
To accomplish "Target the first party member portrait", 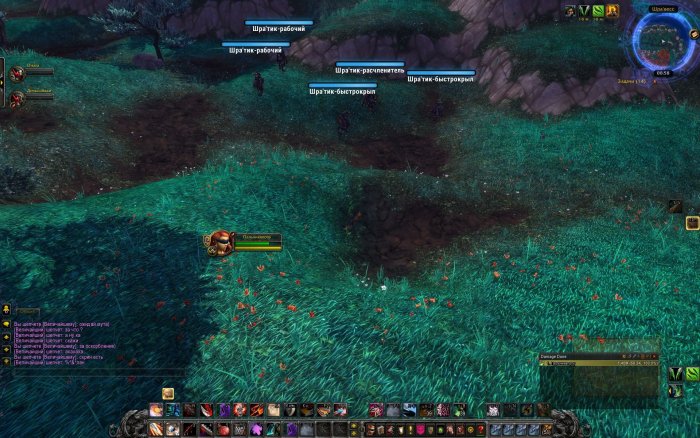I will point(16,73).
